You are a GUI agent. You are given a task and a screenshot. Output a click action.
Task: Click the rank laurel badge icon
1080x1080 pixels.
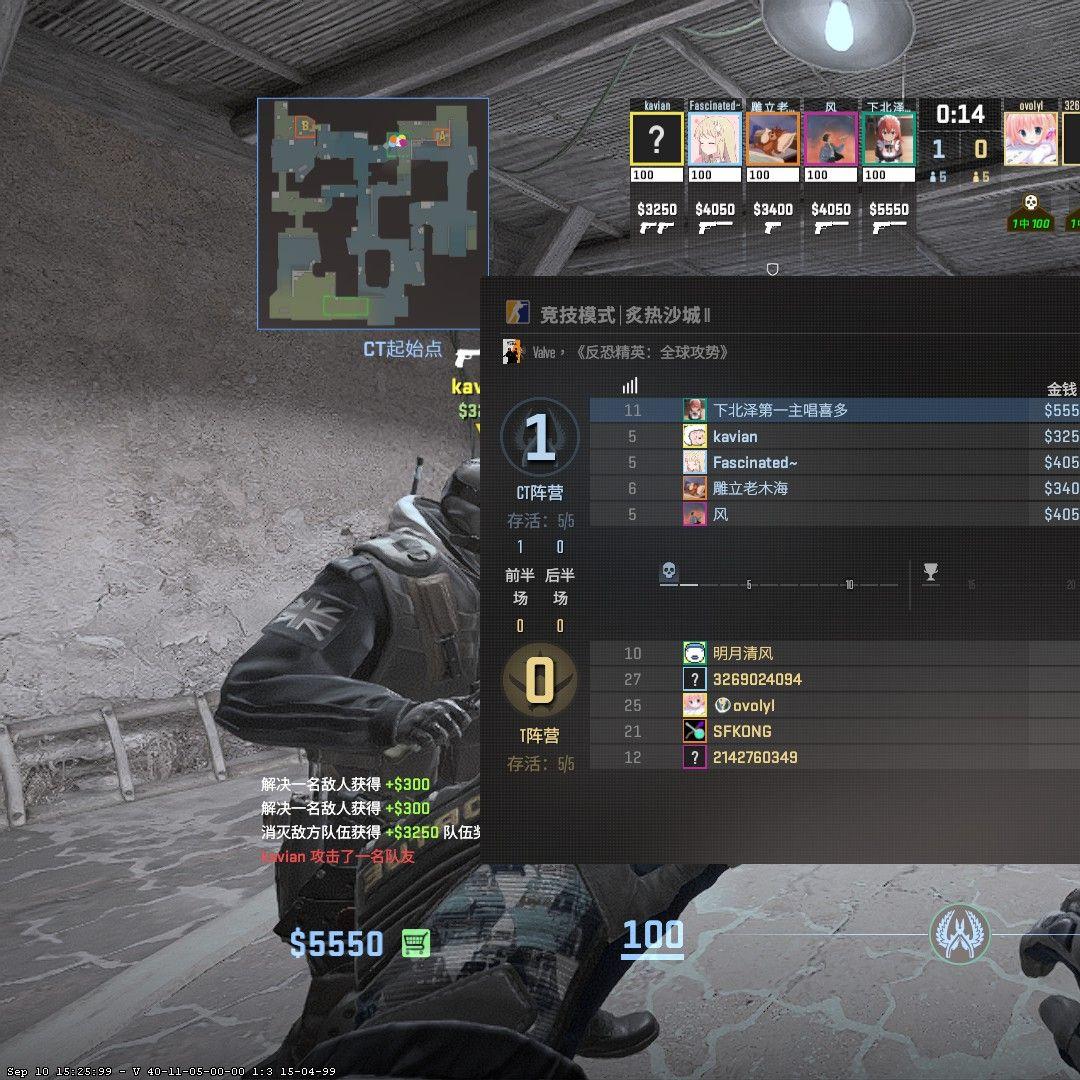(960, 934)
